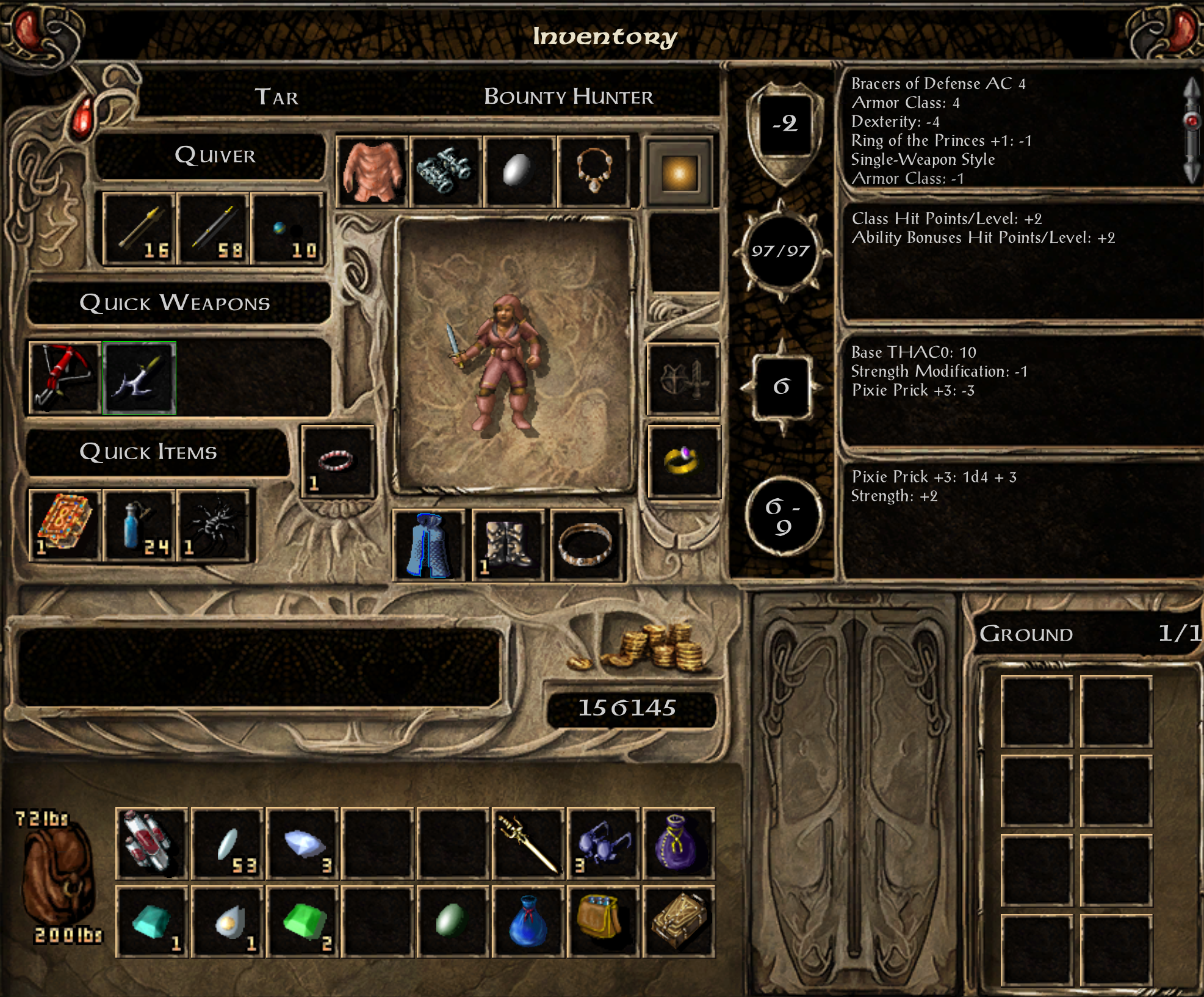Click the Bracers of Defense slot

pyautogui.click(x=446, y=172)
